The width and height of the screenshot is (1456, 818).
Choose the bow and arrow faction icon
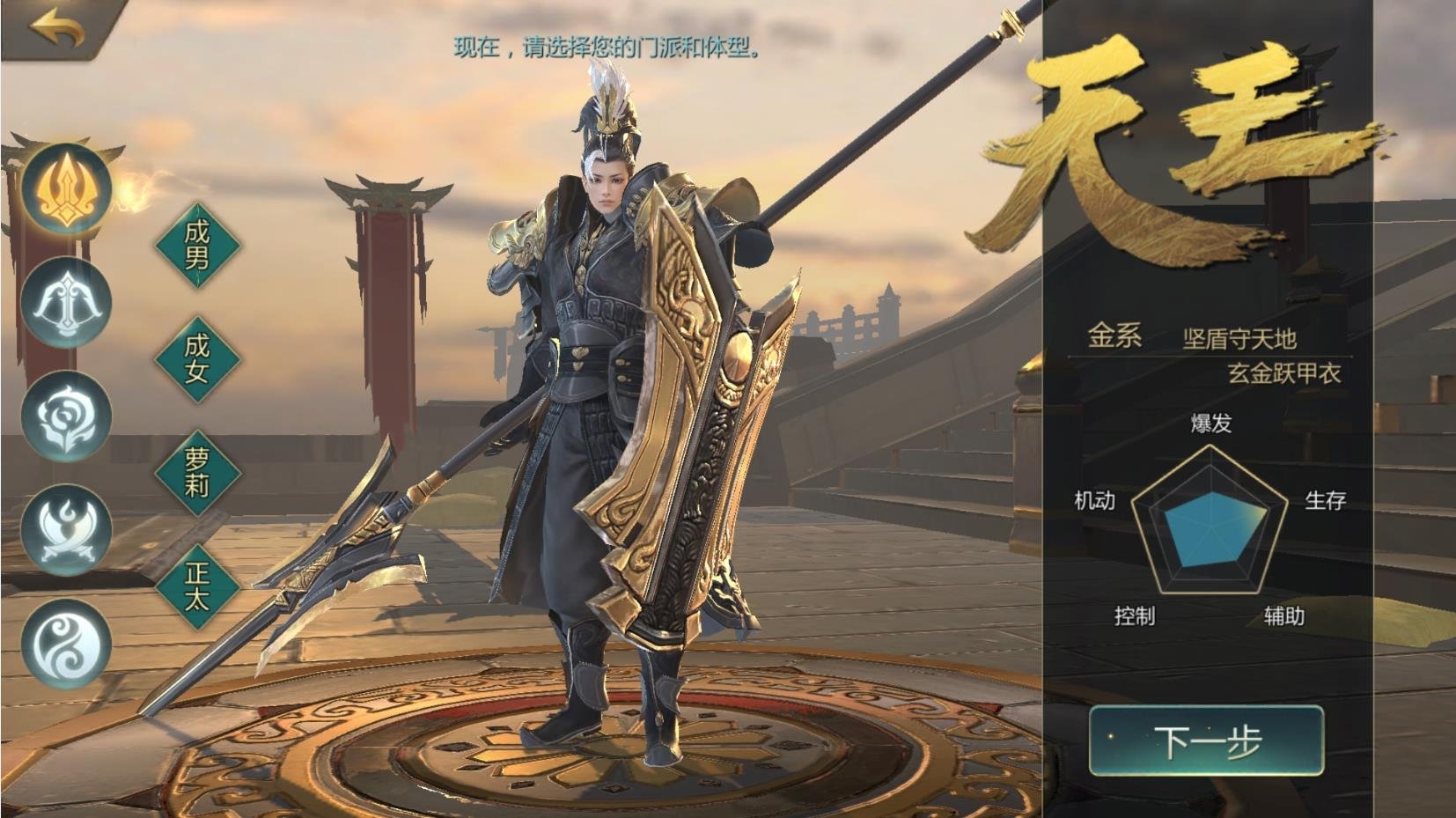pyautogui.click(x=66, y=303)
